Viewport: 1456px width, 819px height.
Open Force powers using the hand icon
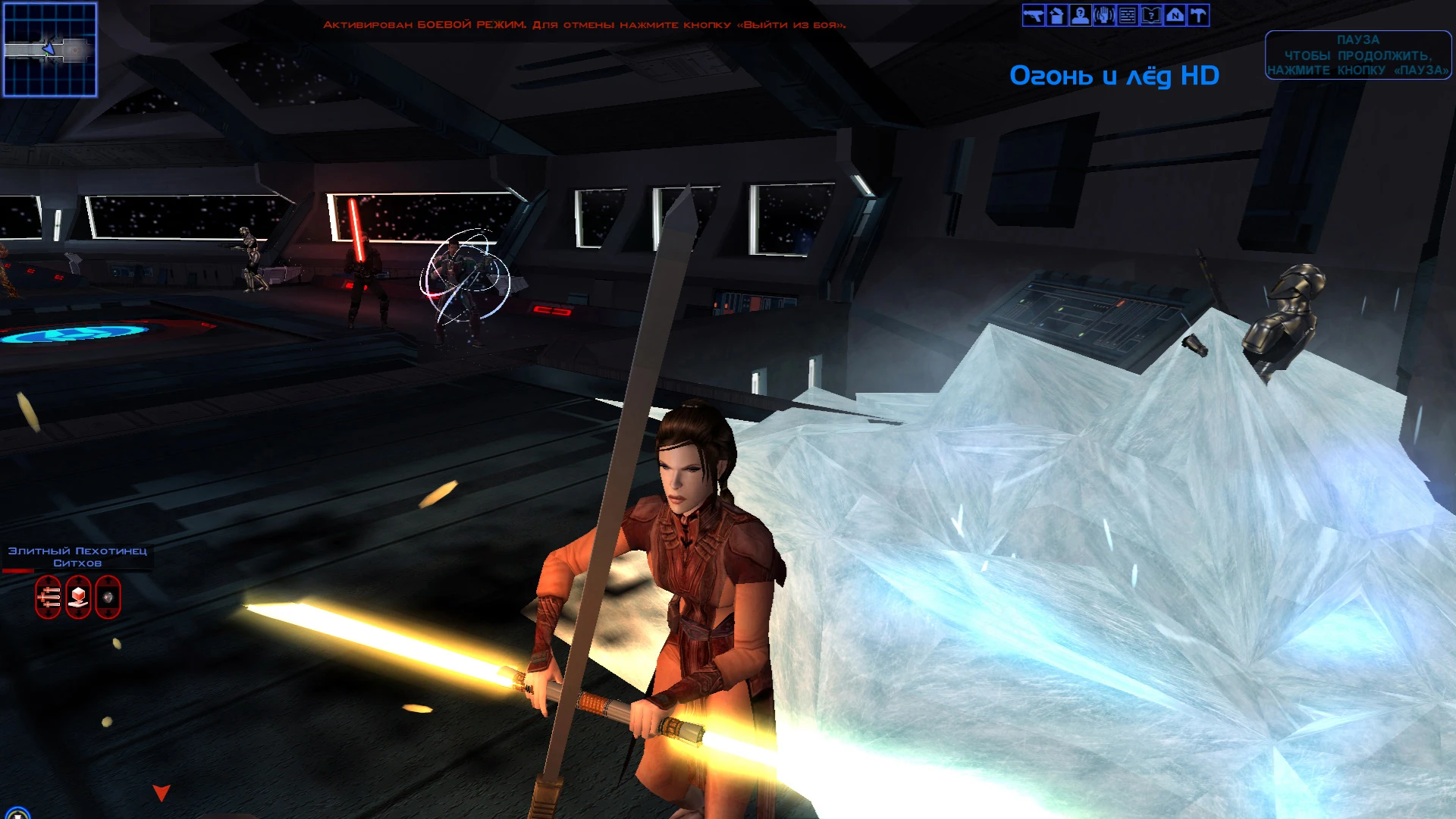coord(1103,15)
